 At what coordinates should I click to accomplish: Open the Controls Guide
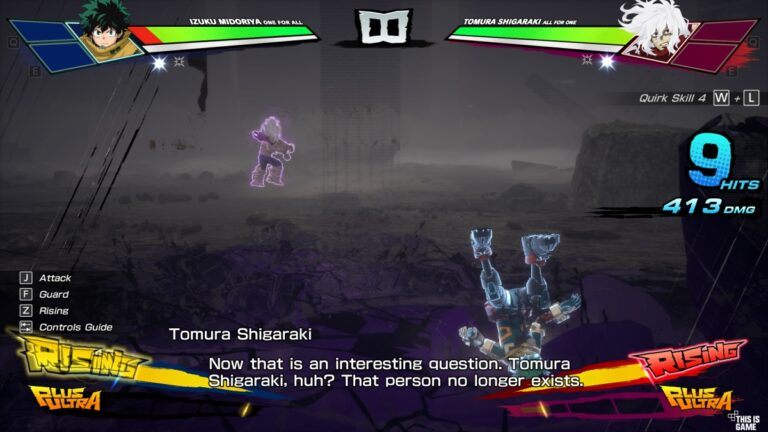pos(76,327)
